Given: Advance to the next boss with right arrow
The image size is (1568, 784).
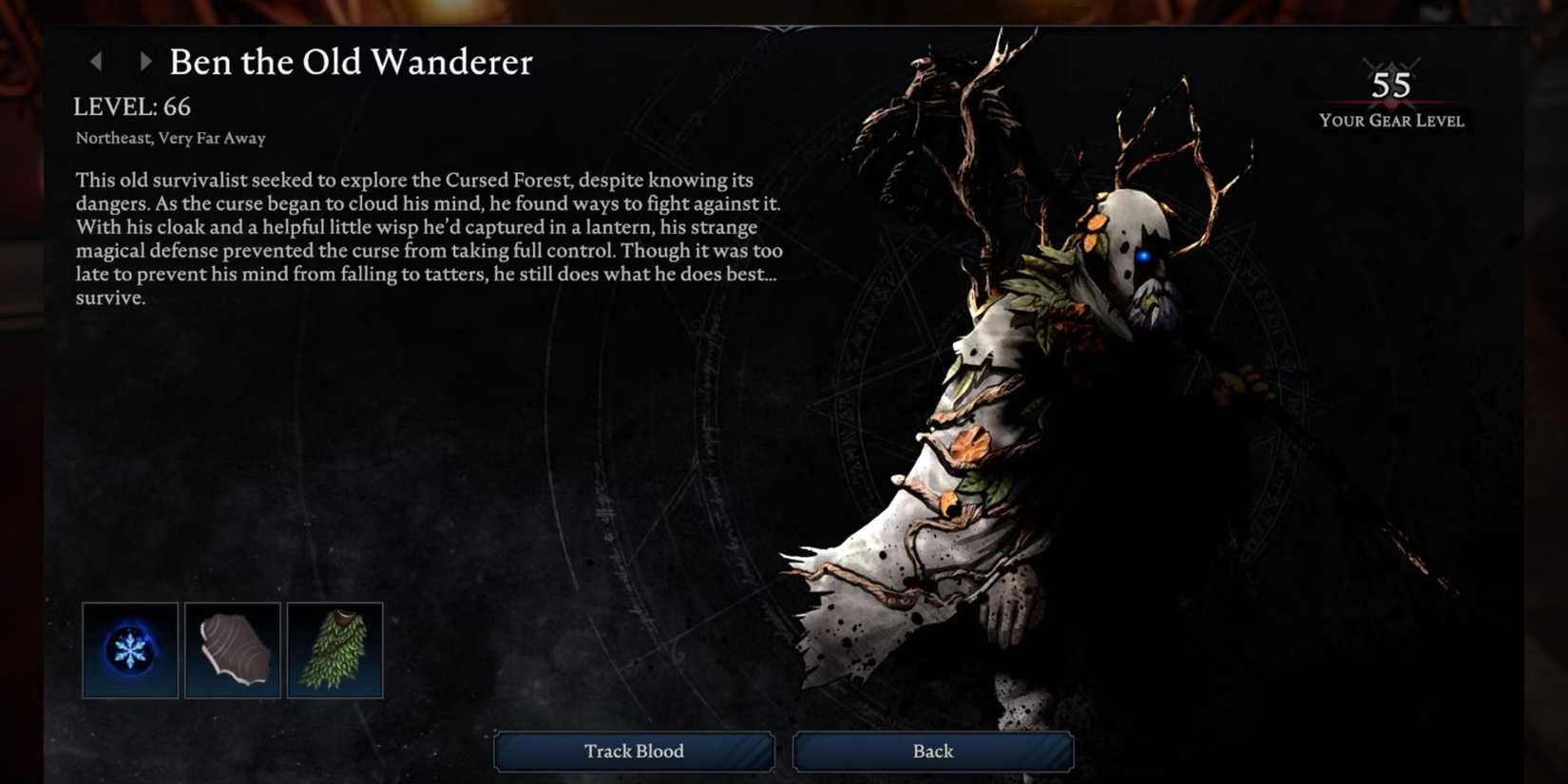Looking at the screenshot, I should (144, 62).
